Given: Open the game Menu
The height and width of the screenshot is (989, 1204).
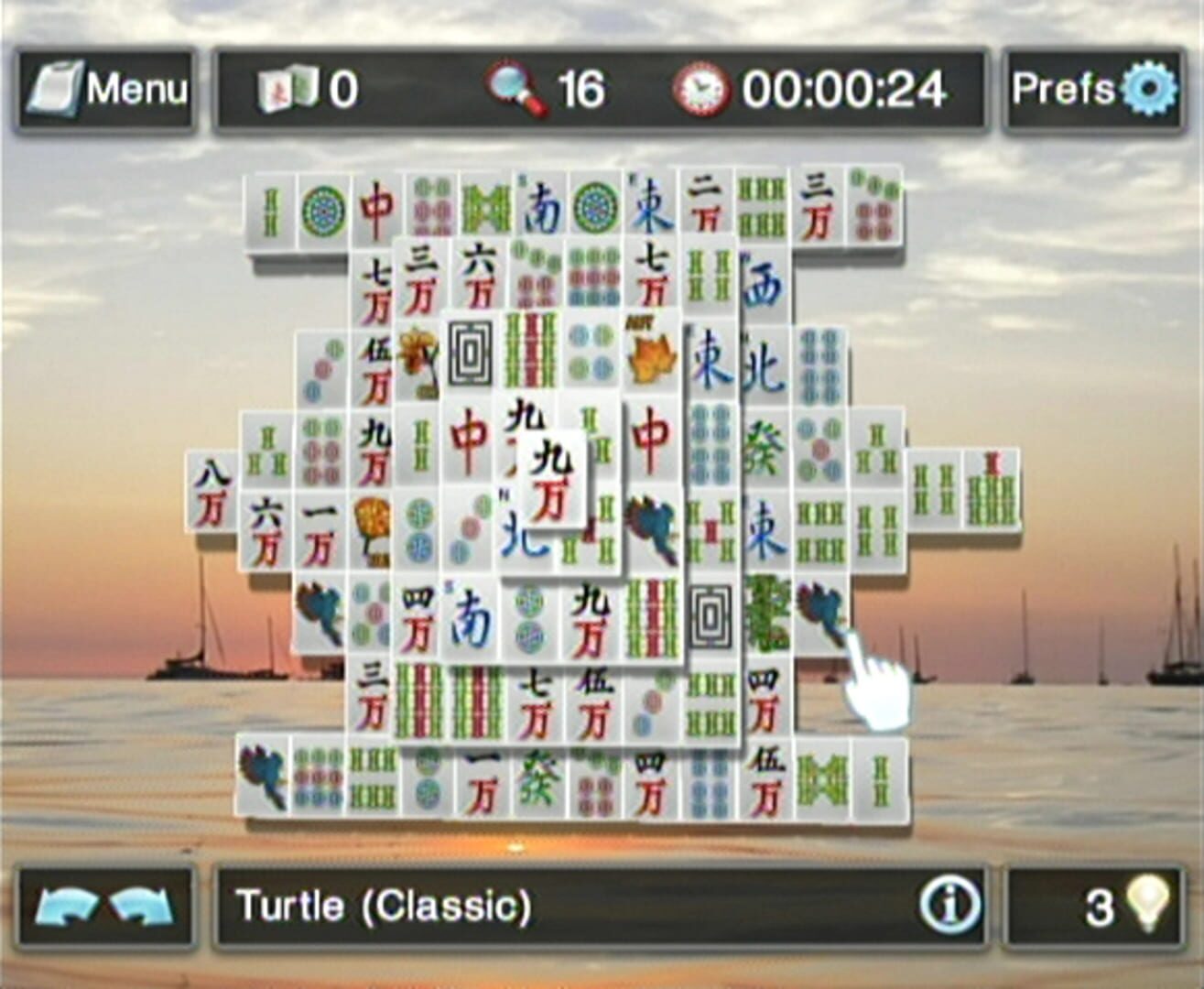Looking at the screenshot, I should 103,89.
